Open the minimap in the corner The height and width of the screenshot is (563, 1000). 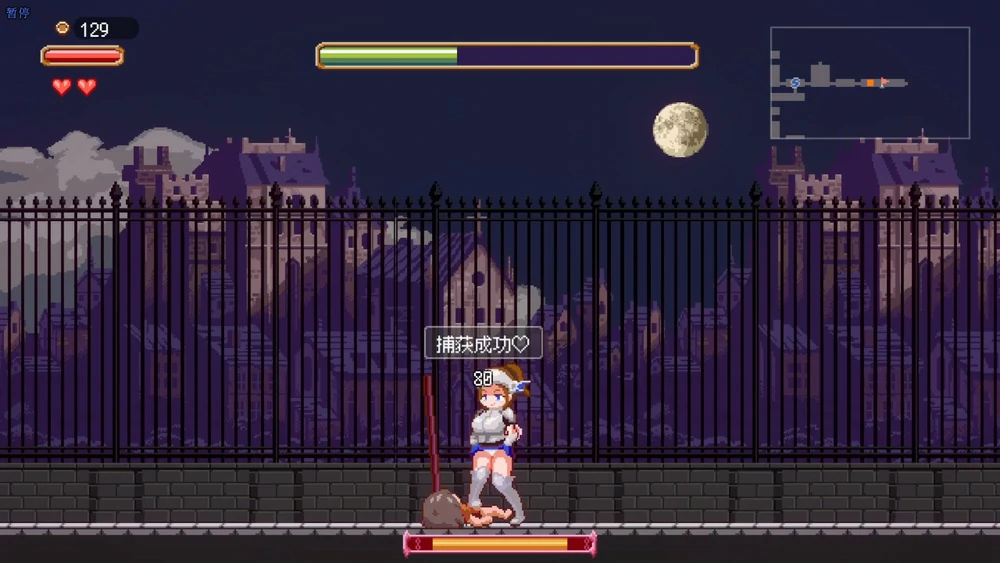(x=869, y=82)
